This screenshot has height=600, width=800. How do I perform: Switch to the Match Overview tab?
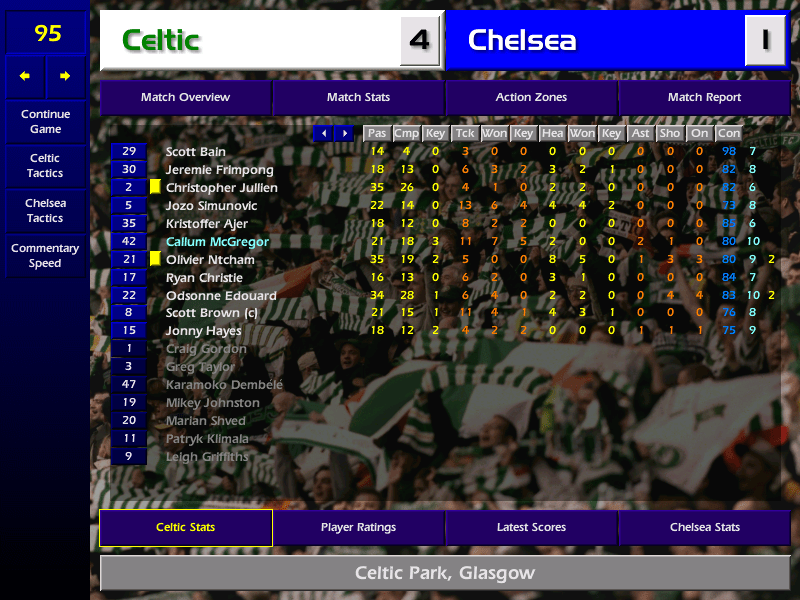click(185, 97)
